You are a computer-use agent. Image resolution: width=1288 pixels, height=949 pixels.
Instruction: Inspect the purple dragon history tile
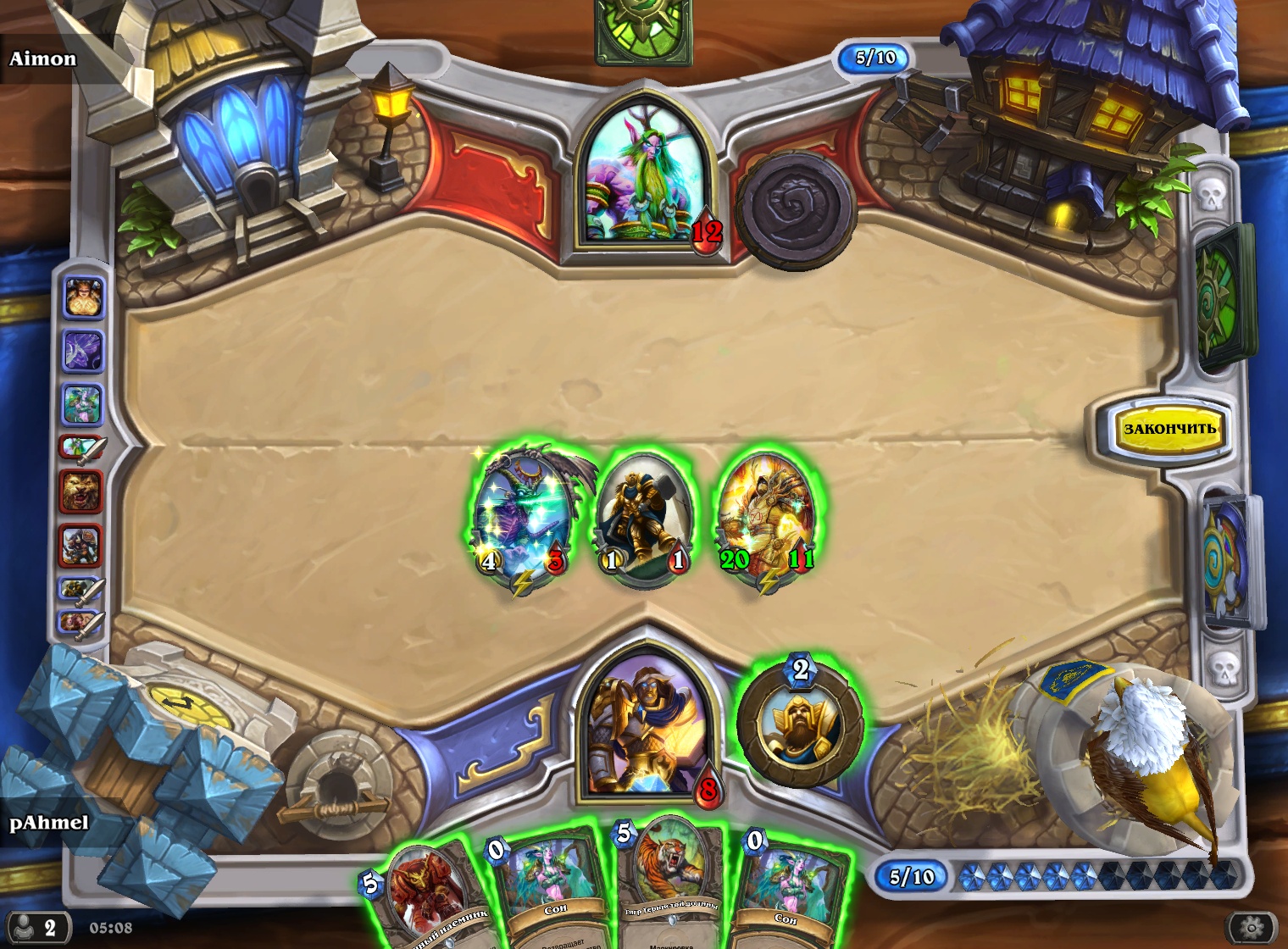click(x=83, y=351)
